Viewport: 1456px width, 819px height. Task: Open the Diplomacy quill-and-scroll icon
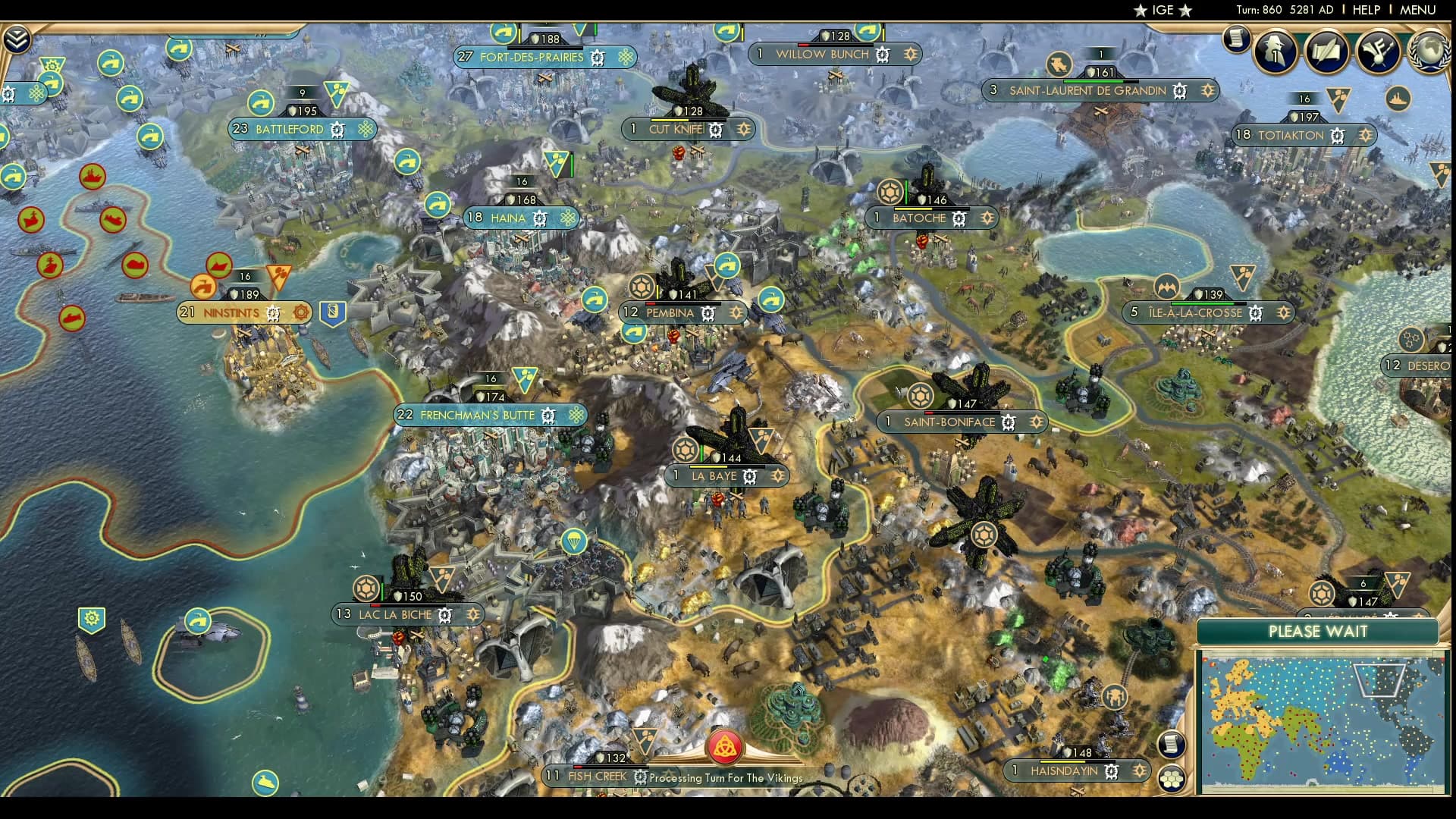click(x=1326, y=52)
